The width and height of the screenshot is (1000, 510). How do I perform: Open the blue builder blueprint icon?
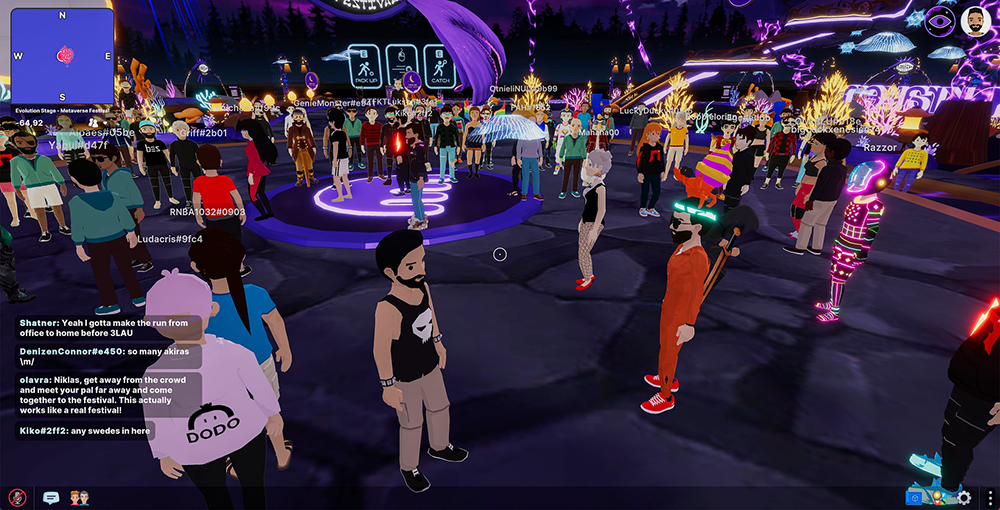click(x=916, y=497)
